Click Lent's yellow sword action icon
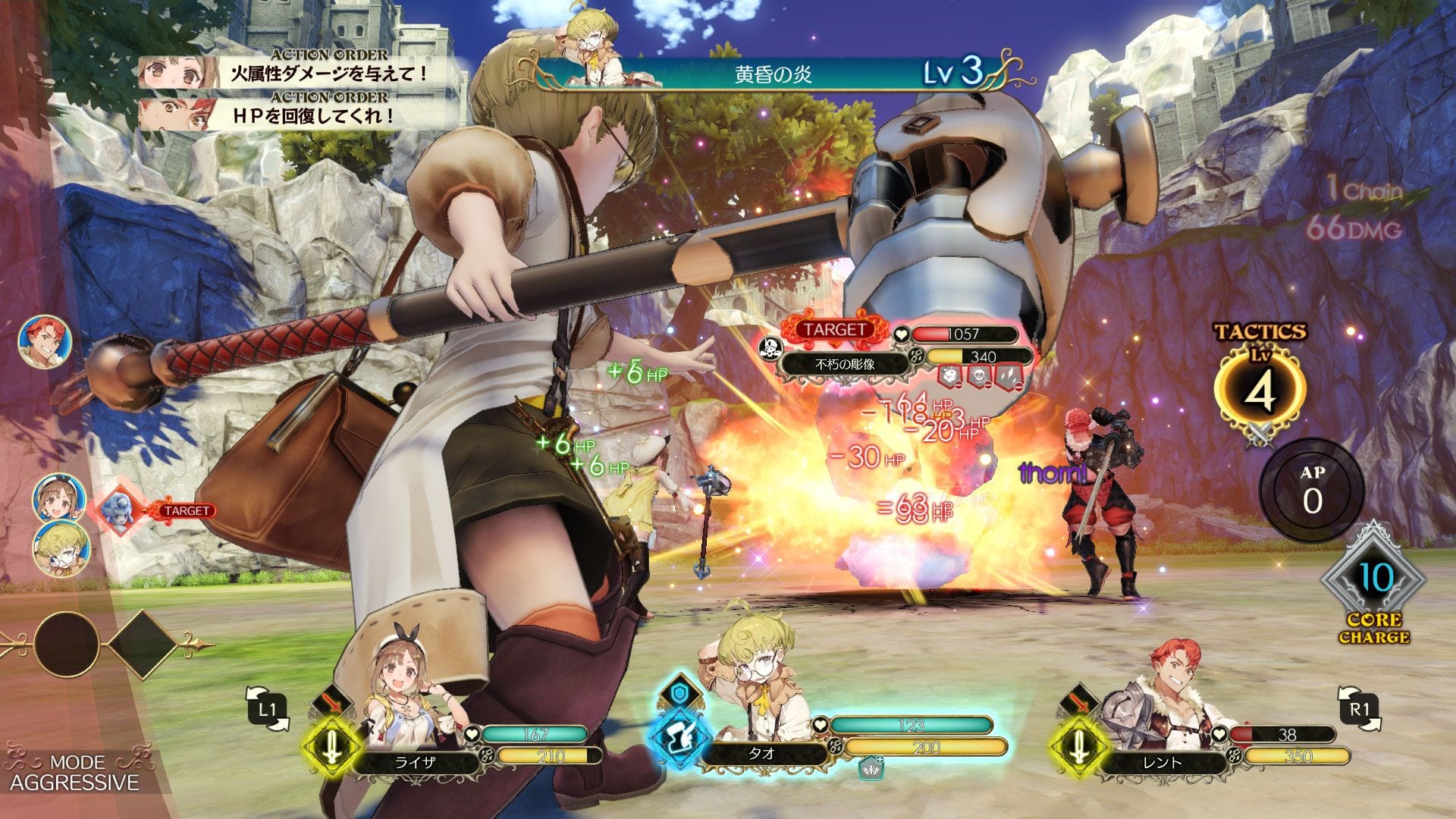The height and width of the screenshot is (819, 1456). [x=1078, y=745]
